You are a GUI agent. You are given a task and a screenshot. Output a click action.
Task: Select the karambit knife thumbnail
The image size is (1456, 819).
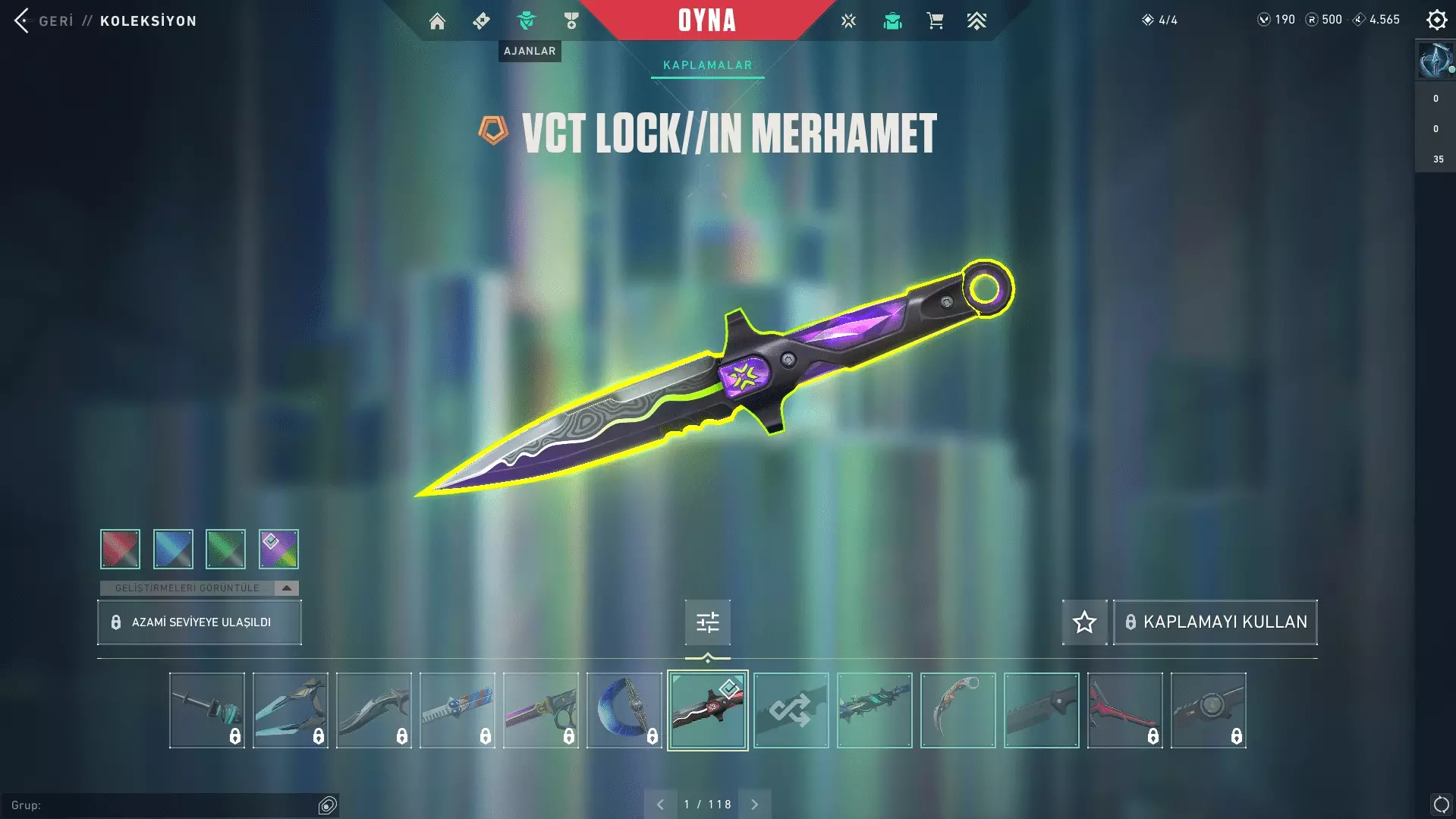pos(958,710)
